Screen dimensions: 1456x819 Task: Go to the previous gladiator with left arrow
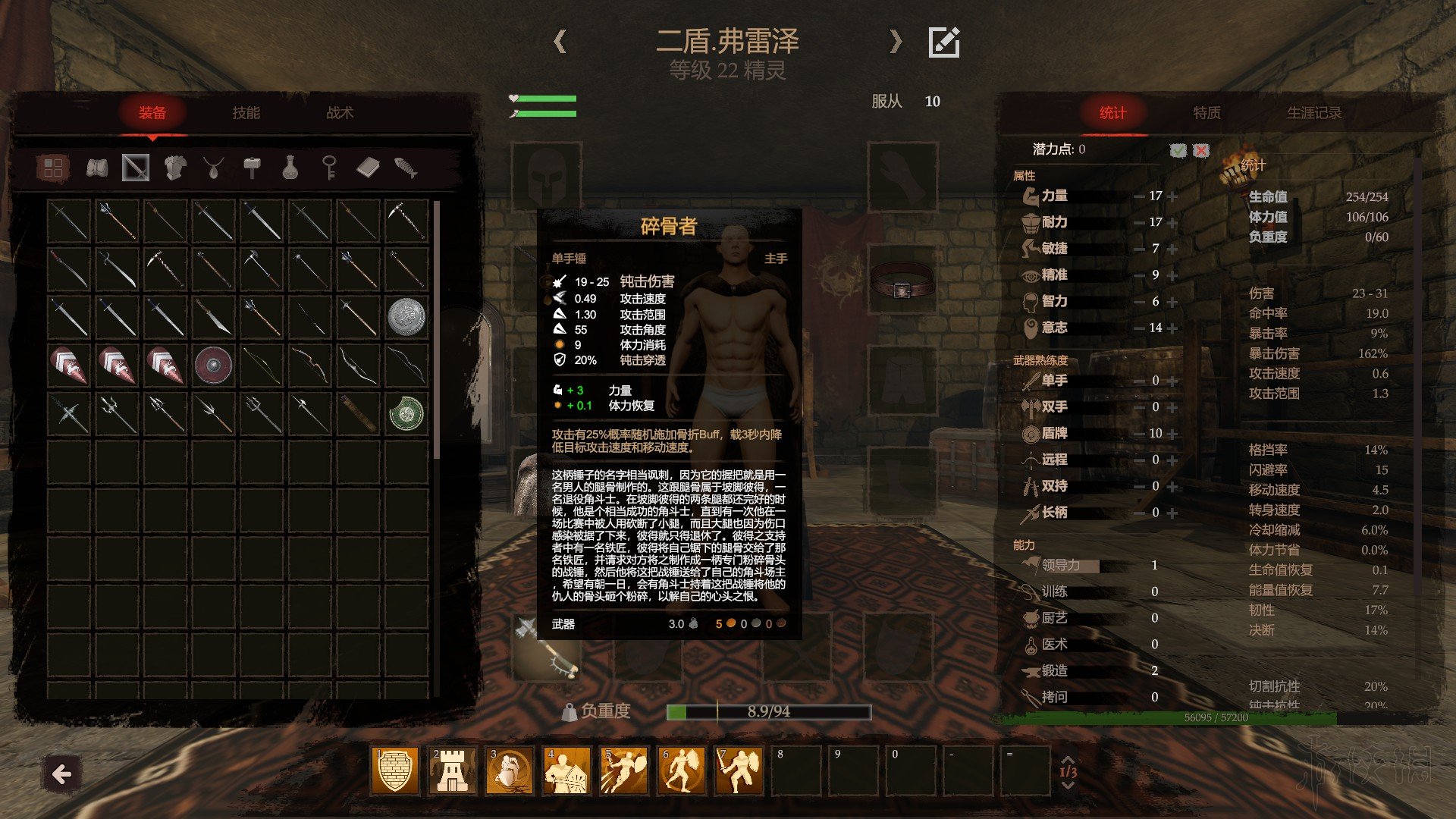(560, 42)
